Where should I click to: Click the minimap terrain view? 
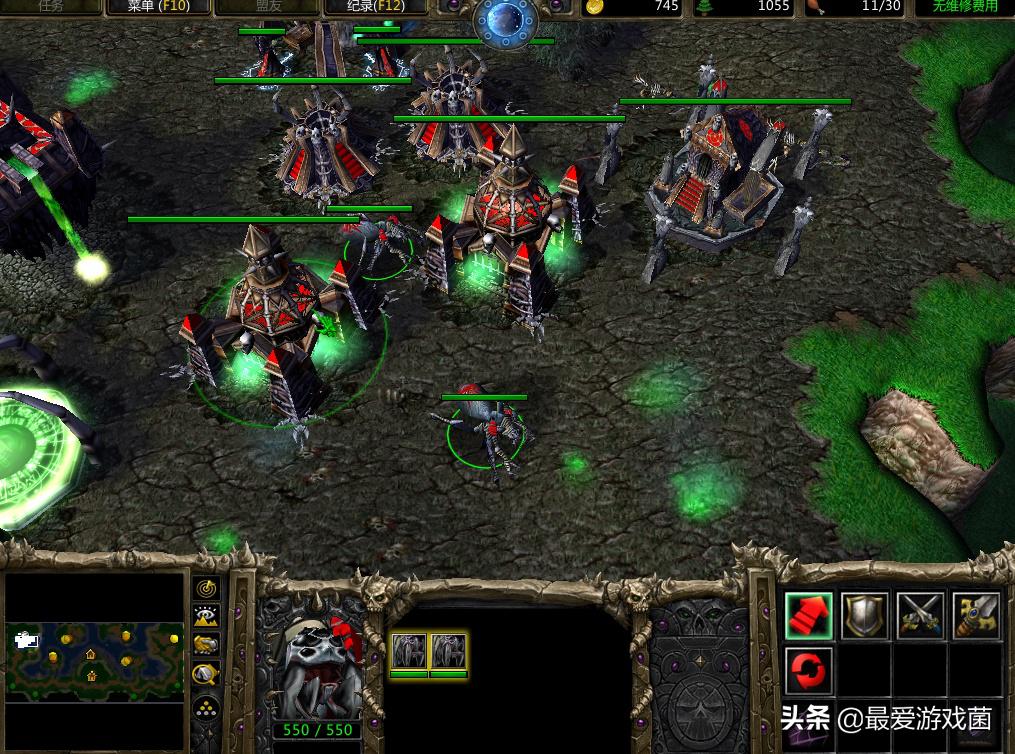pos(96,659)
